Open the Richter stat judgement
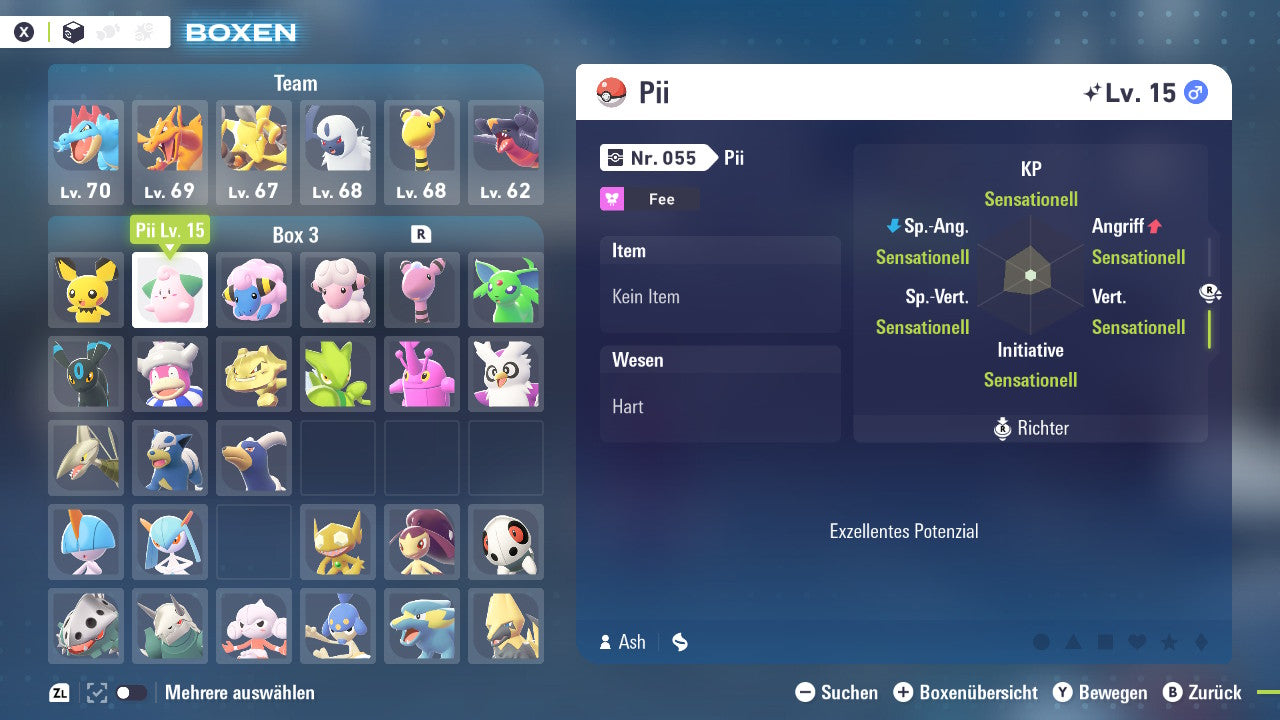 point(1030,428)
